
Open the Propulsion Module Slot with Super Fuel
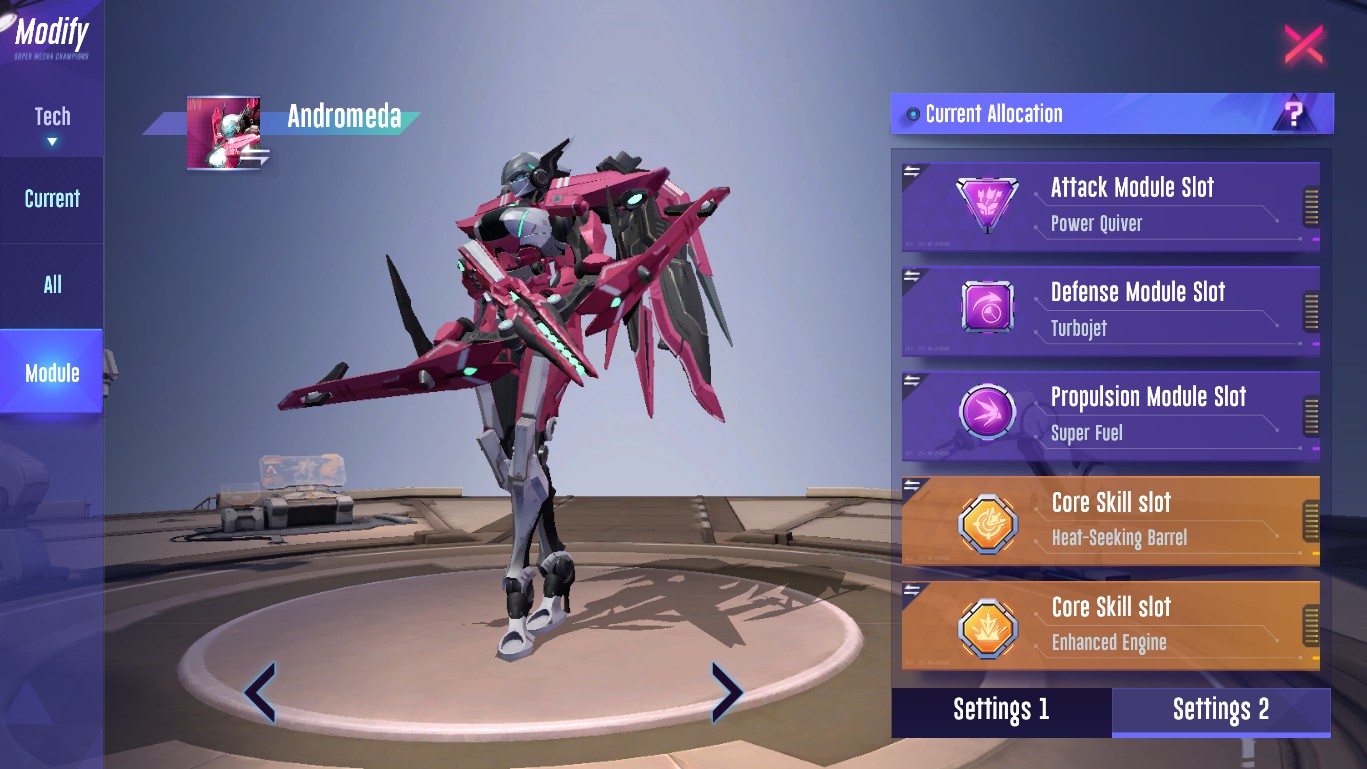1110,415
